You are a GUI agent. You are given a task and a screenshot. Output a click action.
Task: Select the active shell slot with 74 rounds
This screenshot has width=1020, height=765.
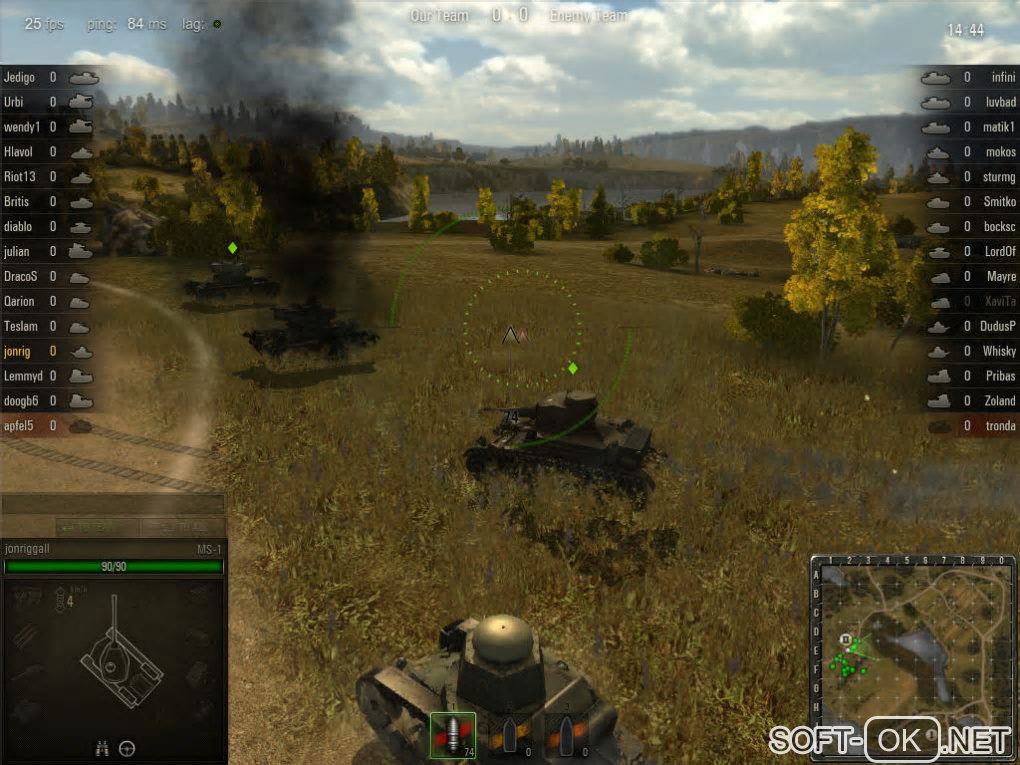[452, 734]
